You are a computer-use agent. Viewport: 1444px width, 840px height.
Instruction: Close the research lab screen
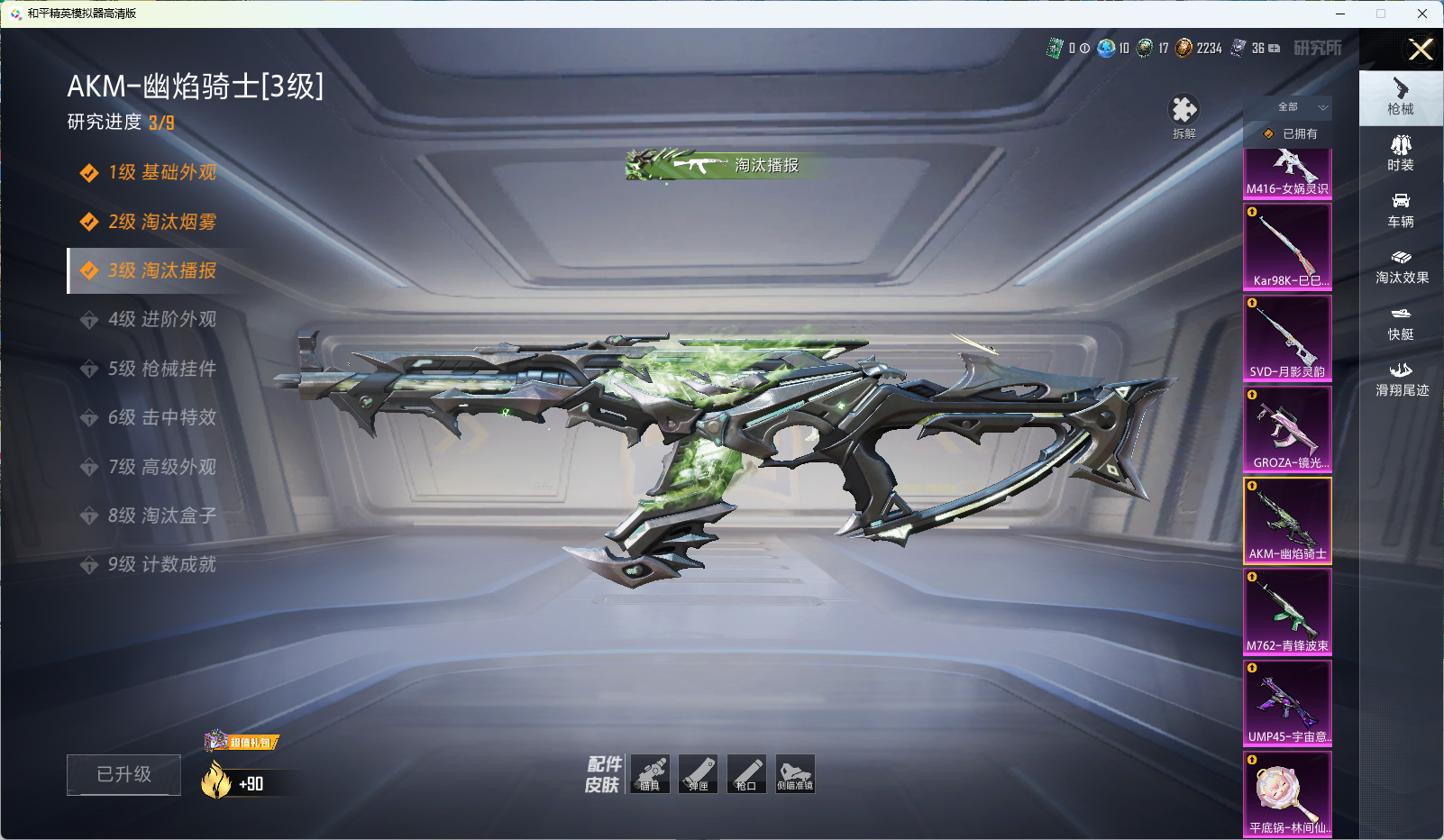coord(1421,50)
